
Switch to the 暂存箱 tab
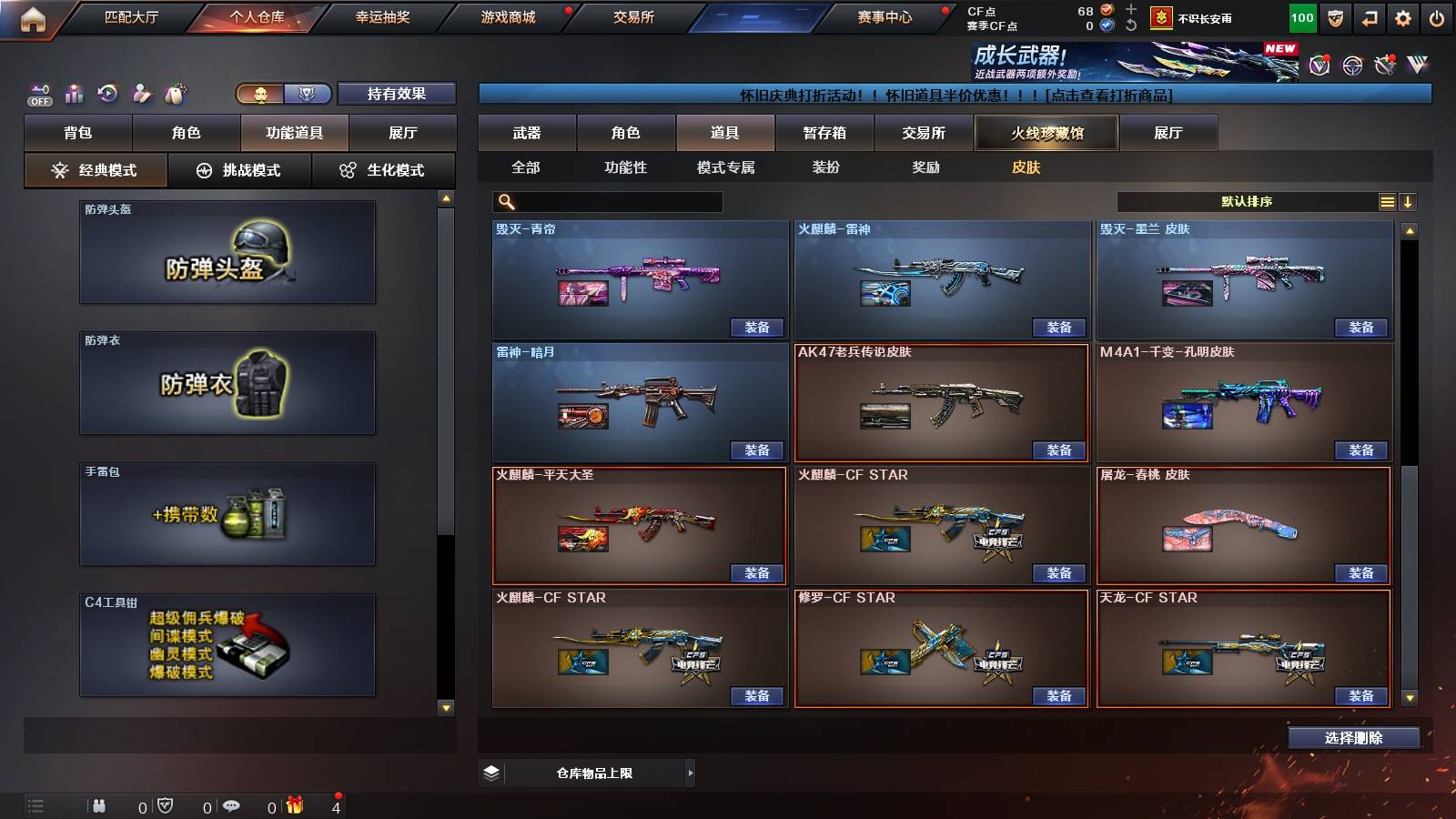point(824,132)
